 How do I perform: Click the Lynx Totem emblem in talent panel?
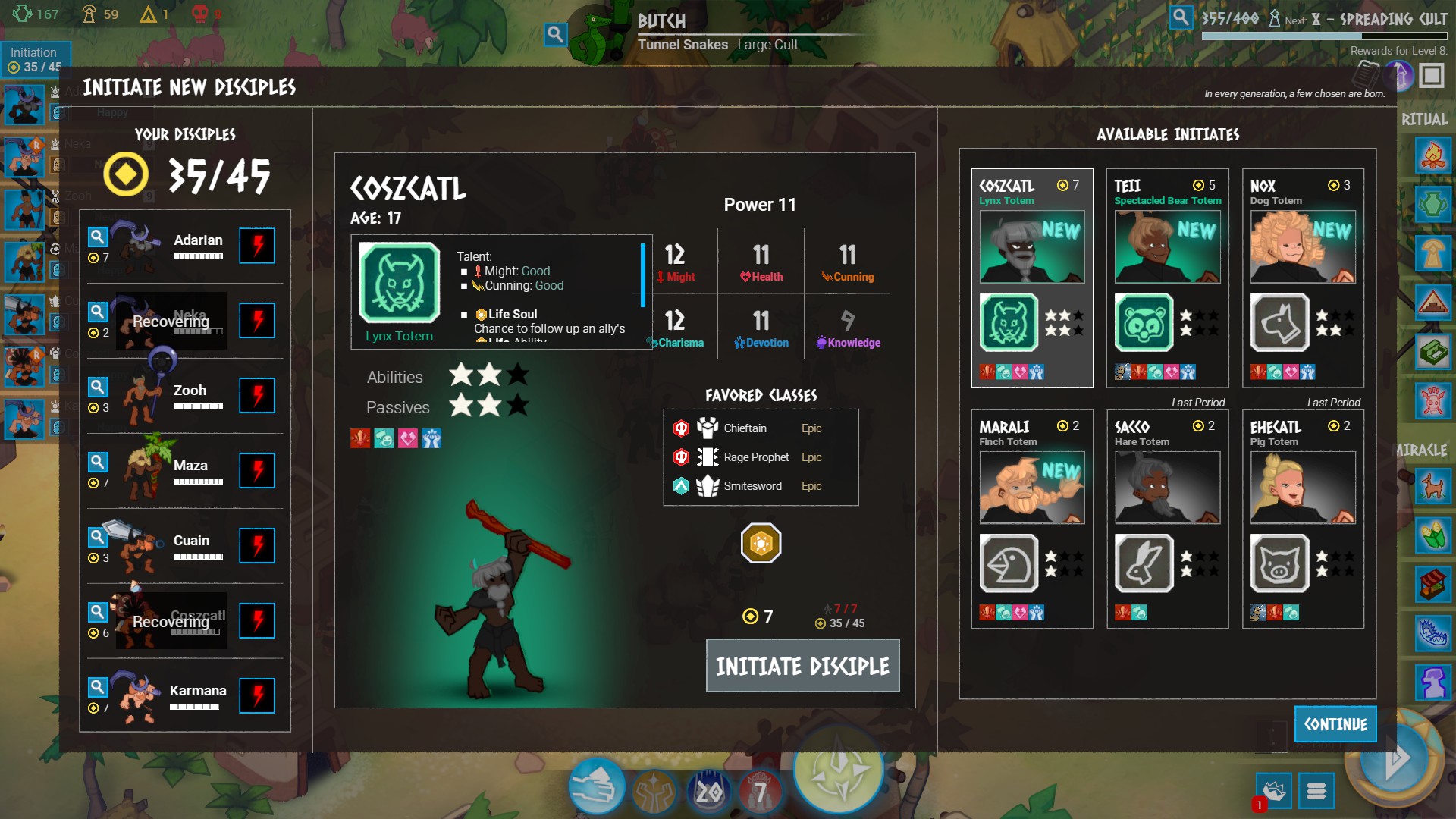[x=400, y=284]
